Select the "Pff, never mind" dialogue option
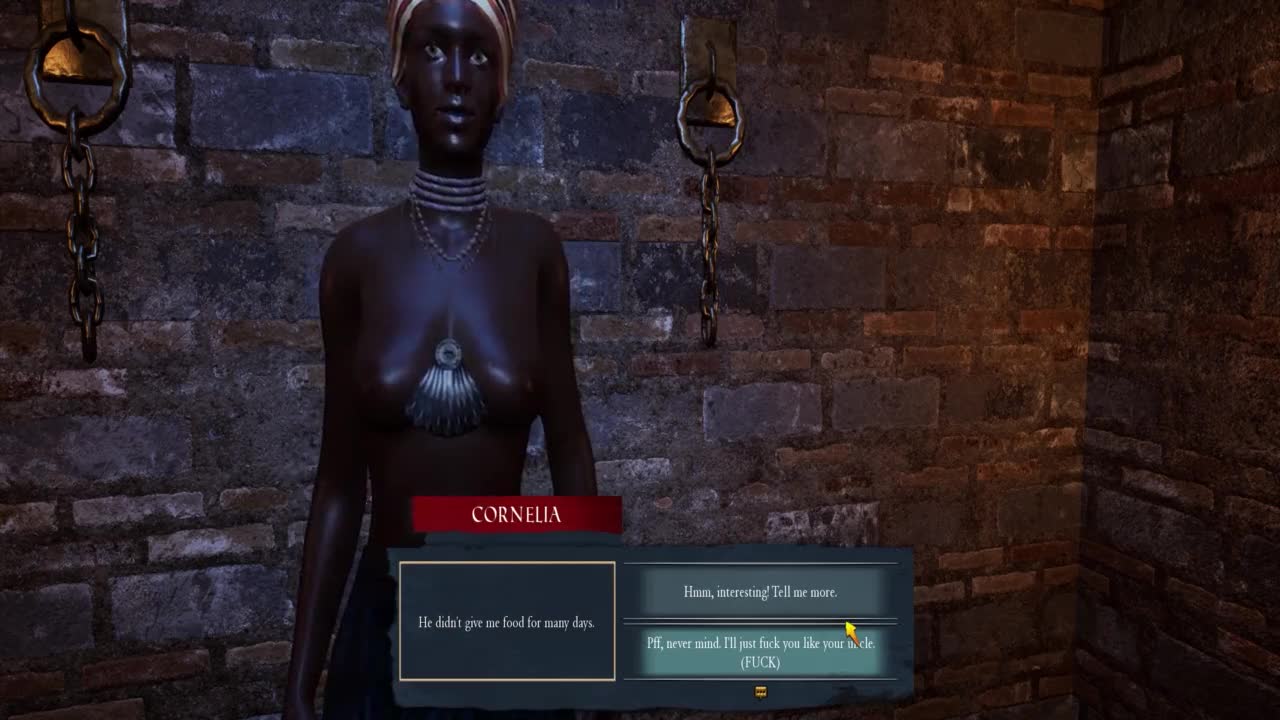 point(760,651)
